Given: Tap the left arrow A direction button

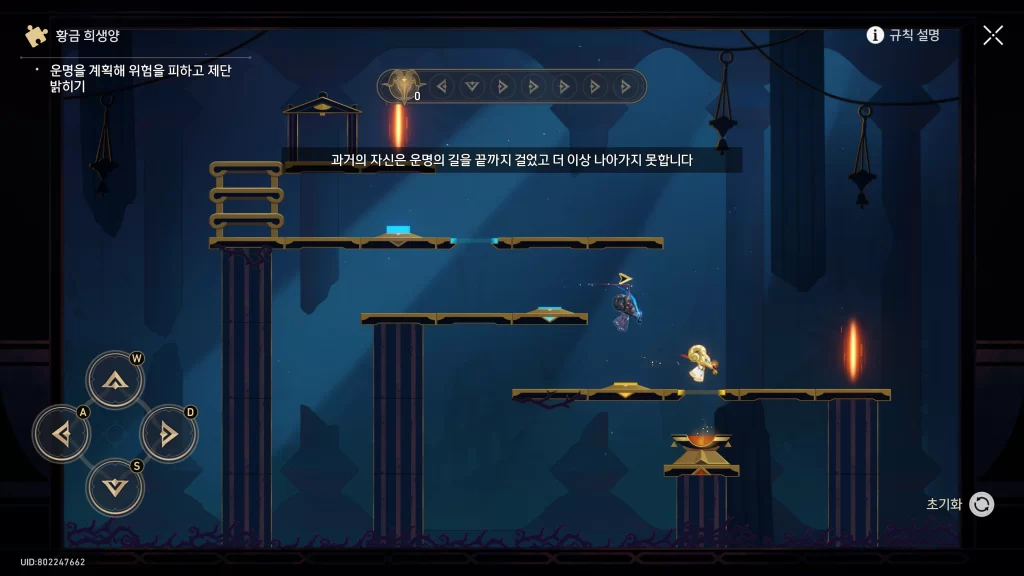Looking at the screenshot, I should (x=62, y=434).
